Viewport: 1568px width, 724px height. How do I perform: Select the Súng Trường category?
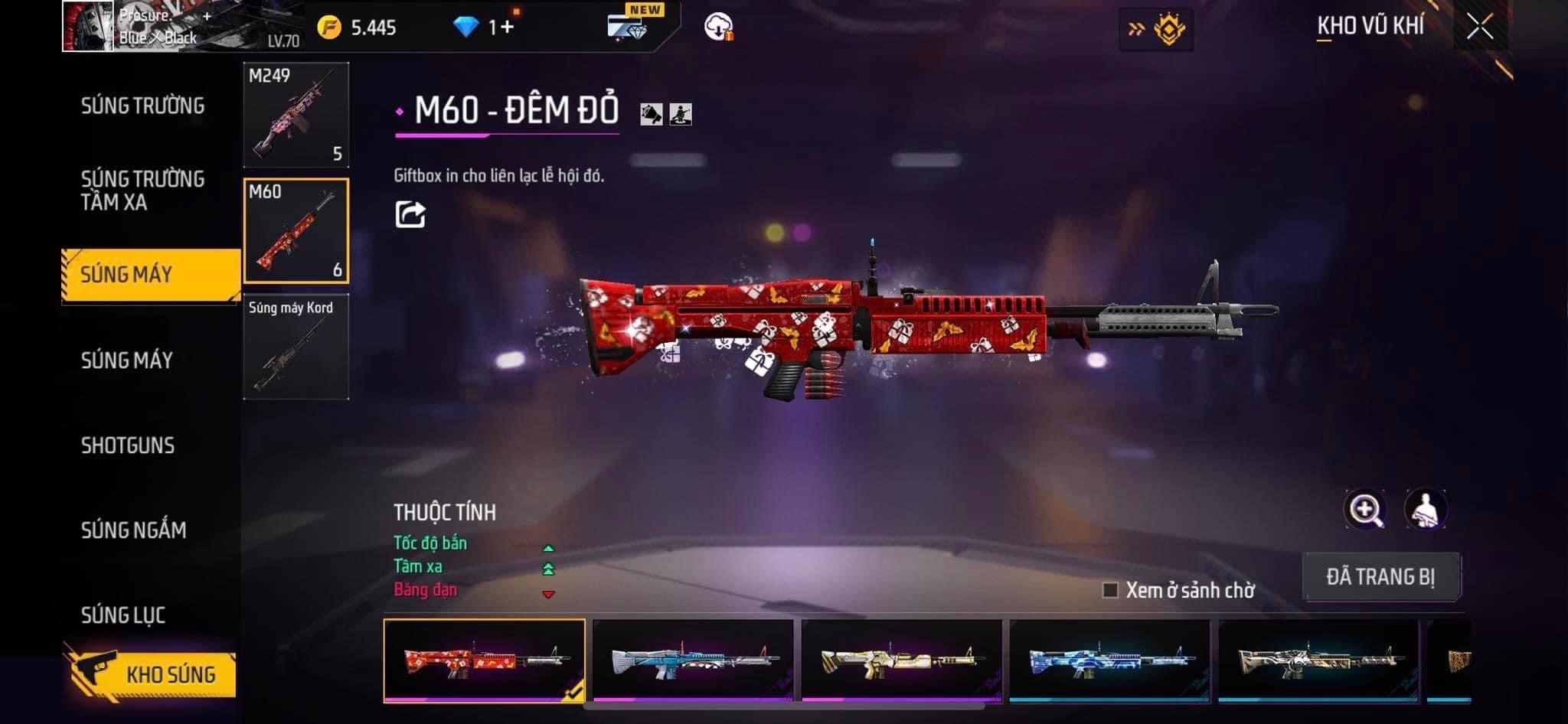pos(142,106)
